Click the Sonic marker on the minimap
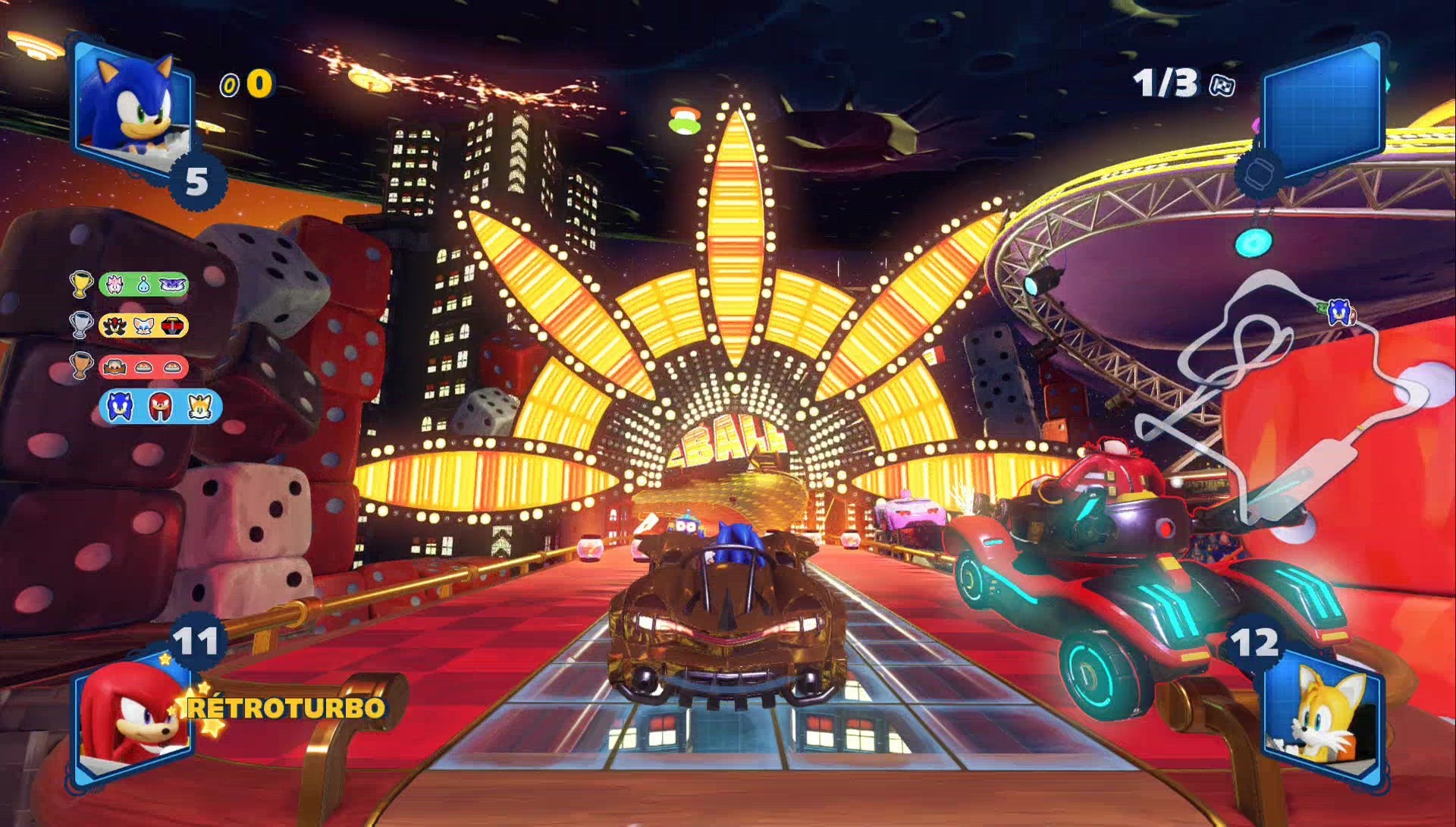Image resolution: width=1456 pixels, height=827 pixels. 1339,313
